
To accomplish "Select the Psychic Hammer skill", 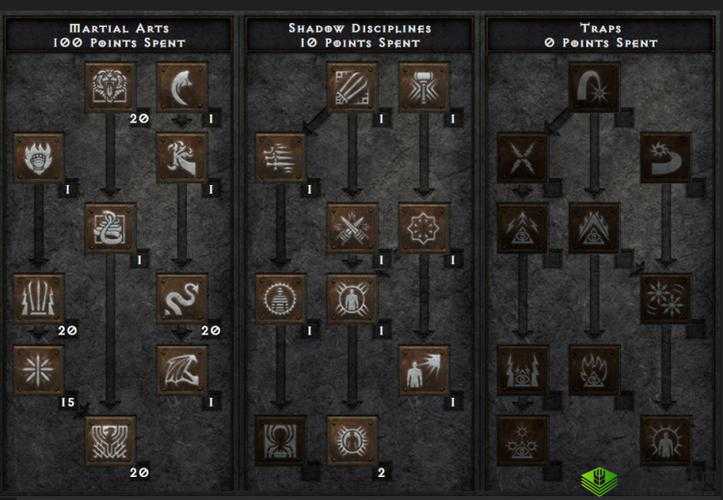I will click(x=424, y=87).
